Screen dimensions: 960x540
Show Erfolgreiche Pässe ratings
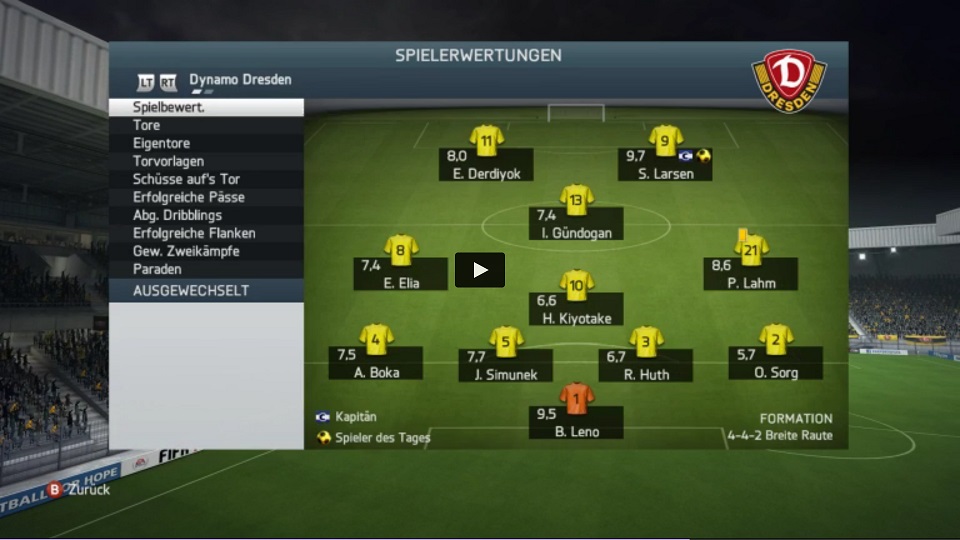[x=205, y=197]
